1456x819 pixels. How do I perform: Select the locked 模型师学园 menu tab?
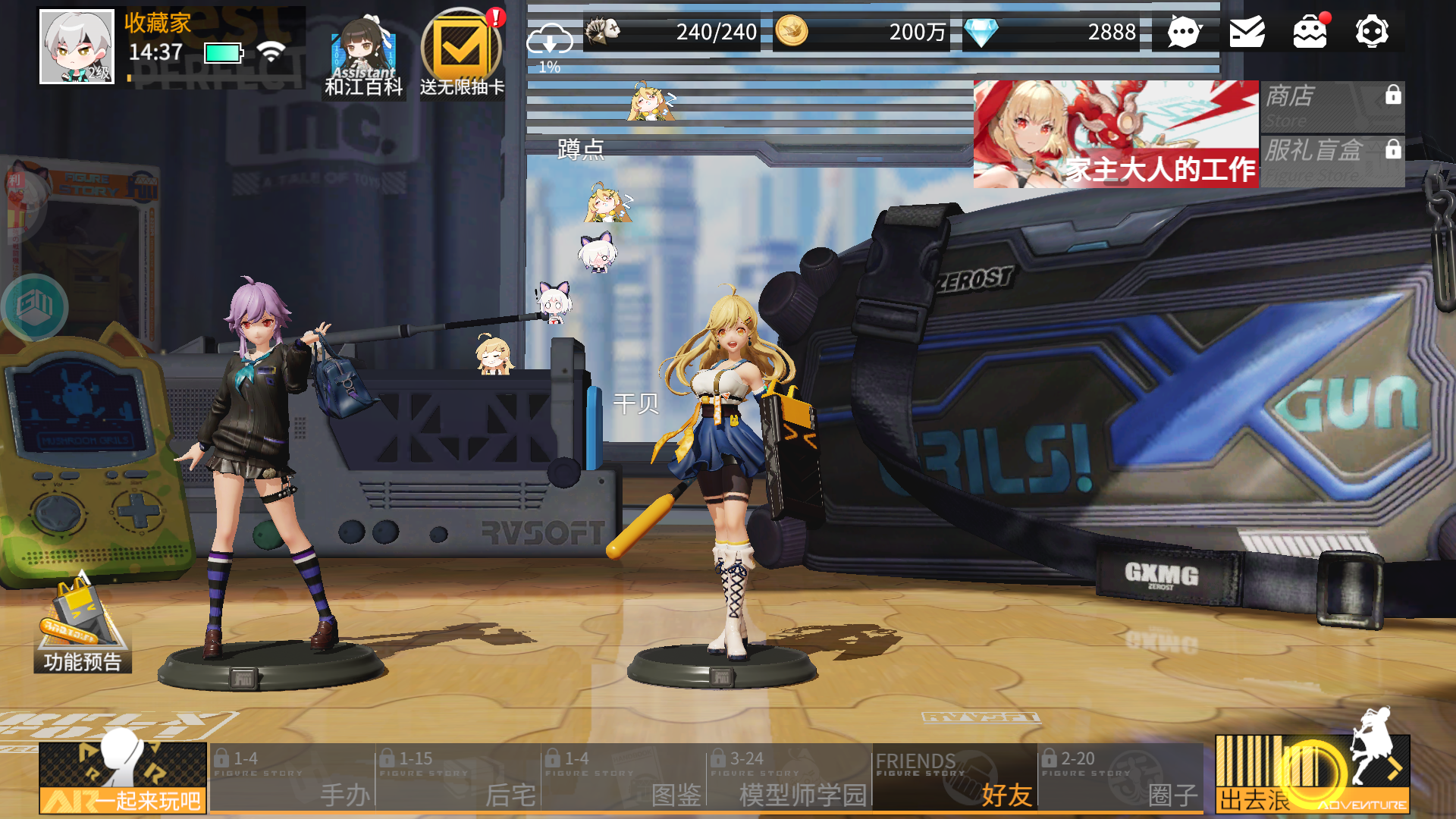tap(789, 777)
